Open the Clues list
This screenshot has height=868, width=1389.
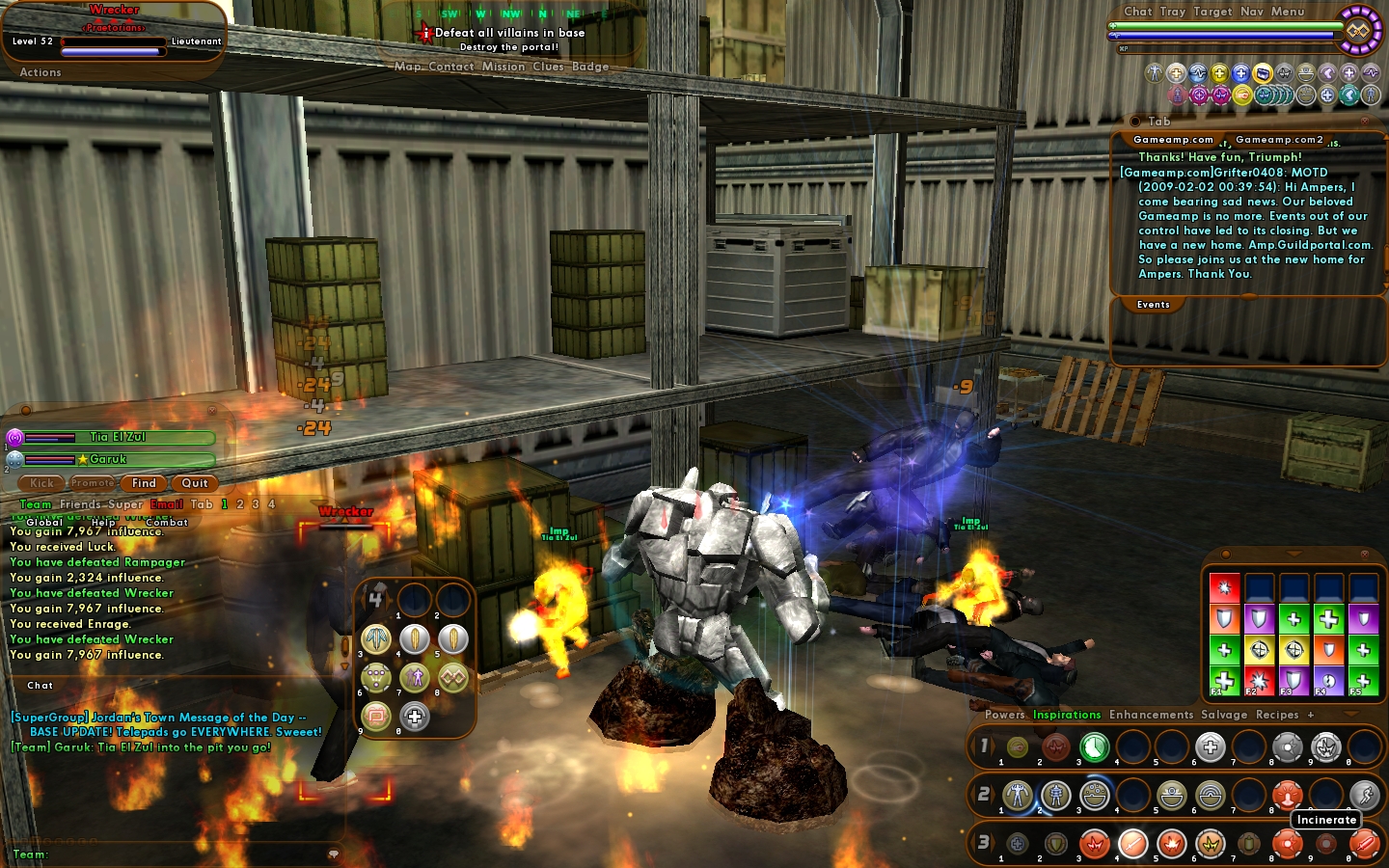coord(548,67)
